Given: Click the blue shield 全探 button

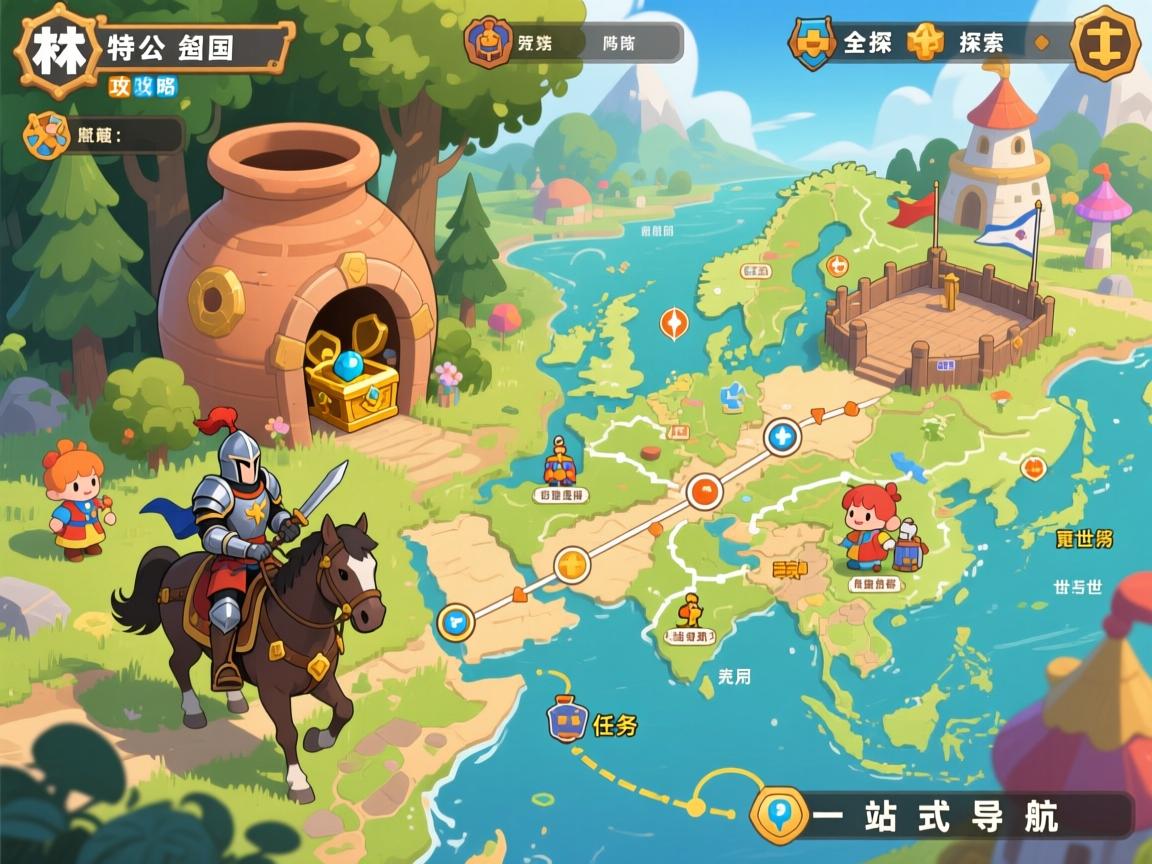Looking at the screenshot, I should click(x=812, y=43).
